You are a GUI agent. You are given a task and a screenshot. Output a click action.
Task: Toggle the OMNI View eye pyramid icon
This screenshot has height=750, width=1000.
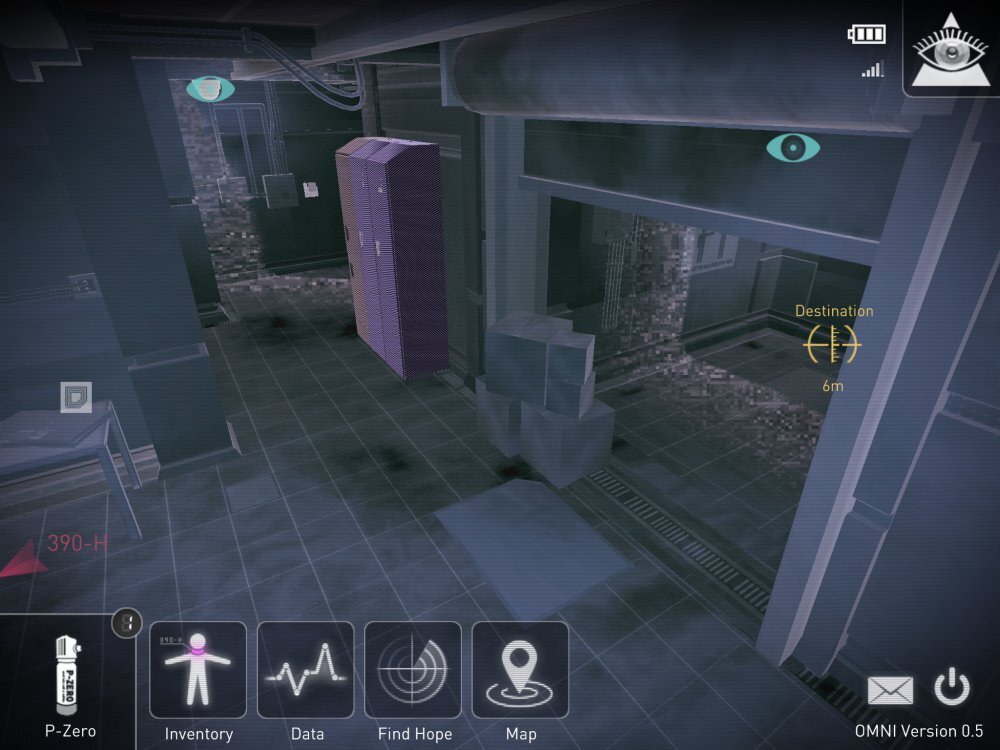point(951,47)
